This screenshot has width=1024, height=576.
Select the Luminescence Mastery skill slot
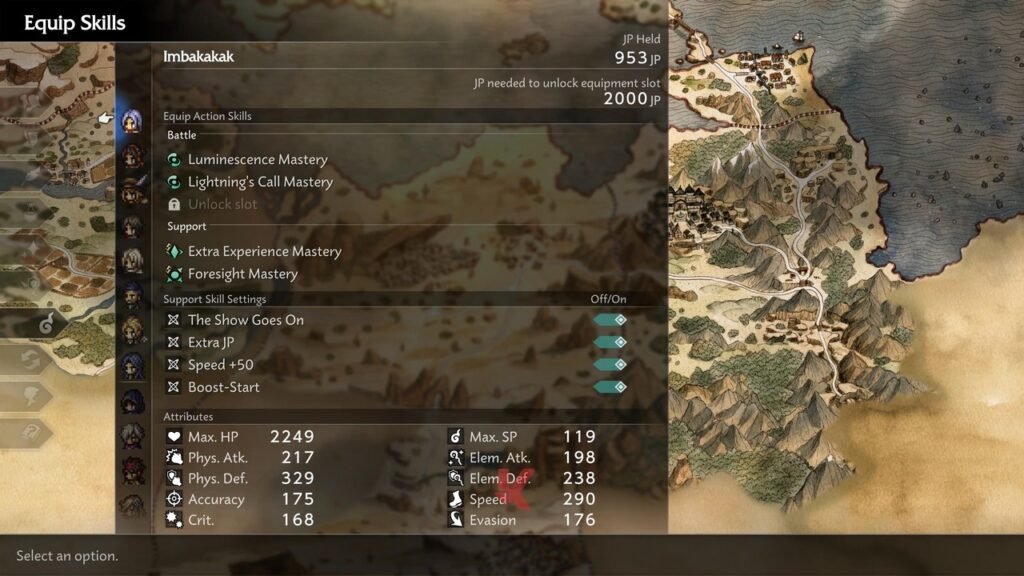click(257, 160)
